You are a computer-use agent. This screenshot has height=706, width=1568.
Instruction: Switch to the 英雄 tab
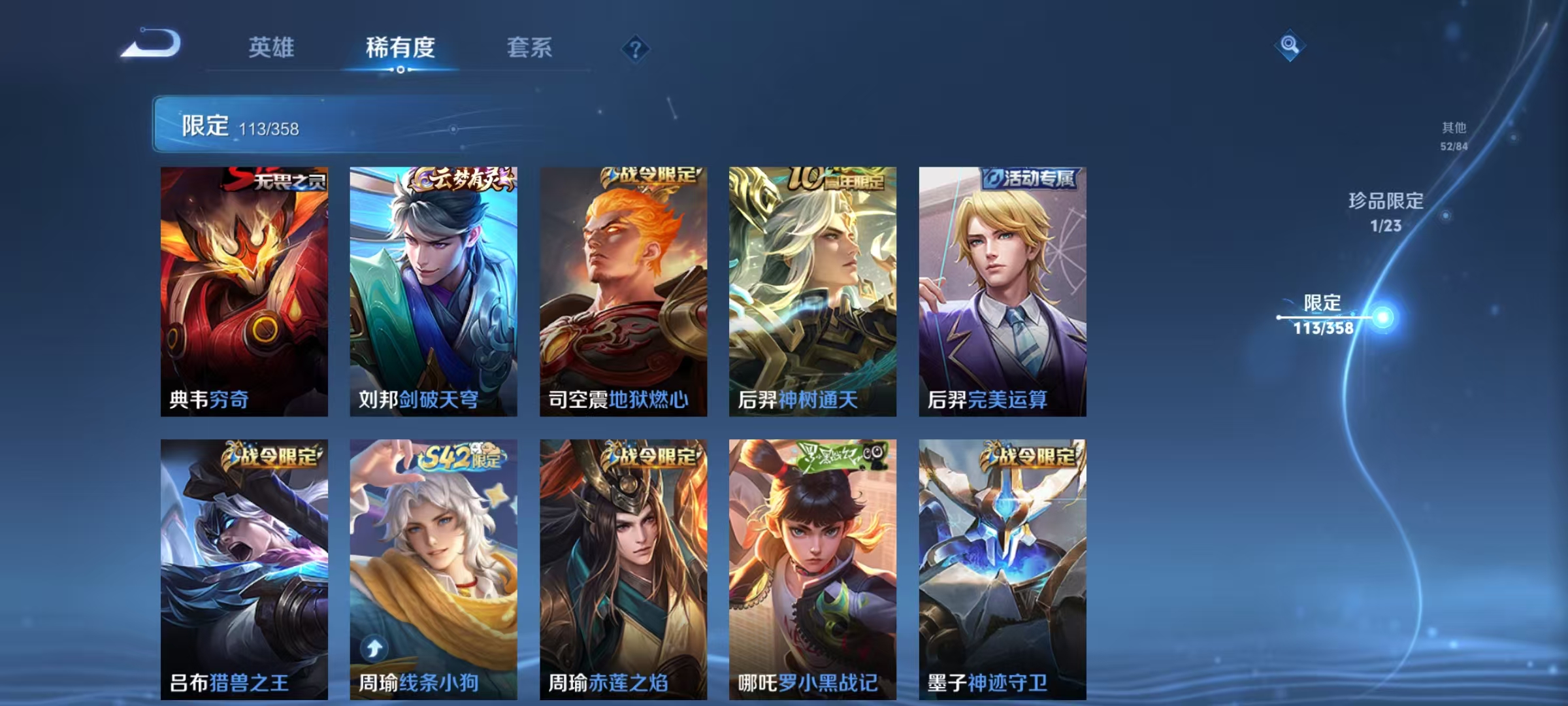tap(272, 48)
